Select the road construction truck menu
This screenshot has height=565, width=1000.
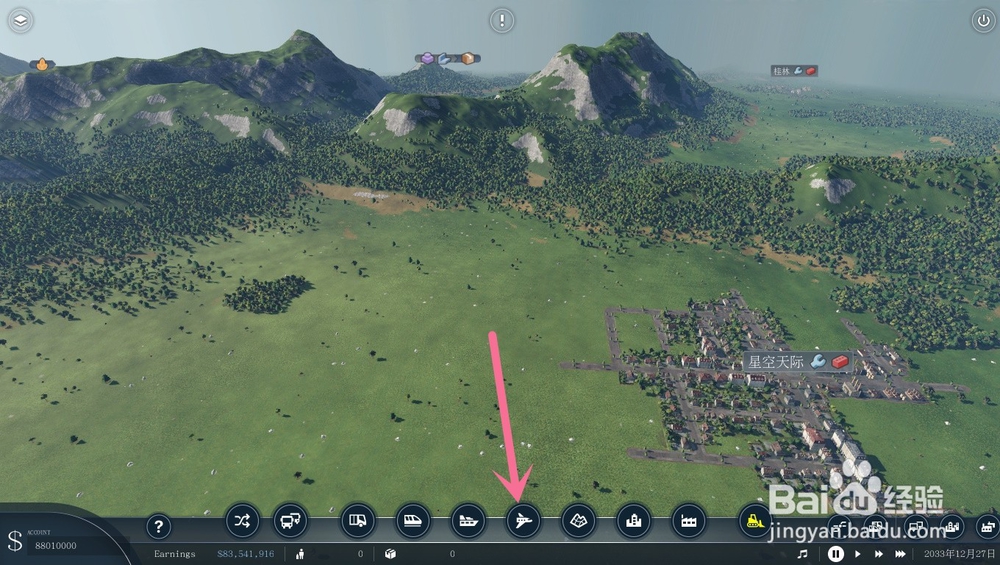(x=358, y=520)
